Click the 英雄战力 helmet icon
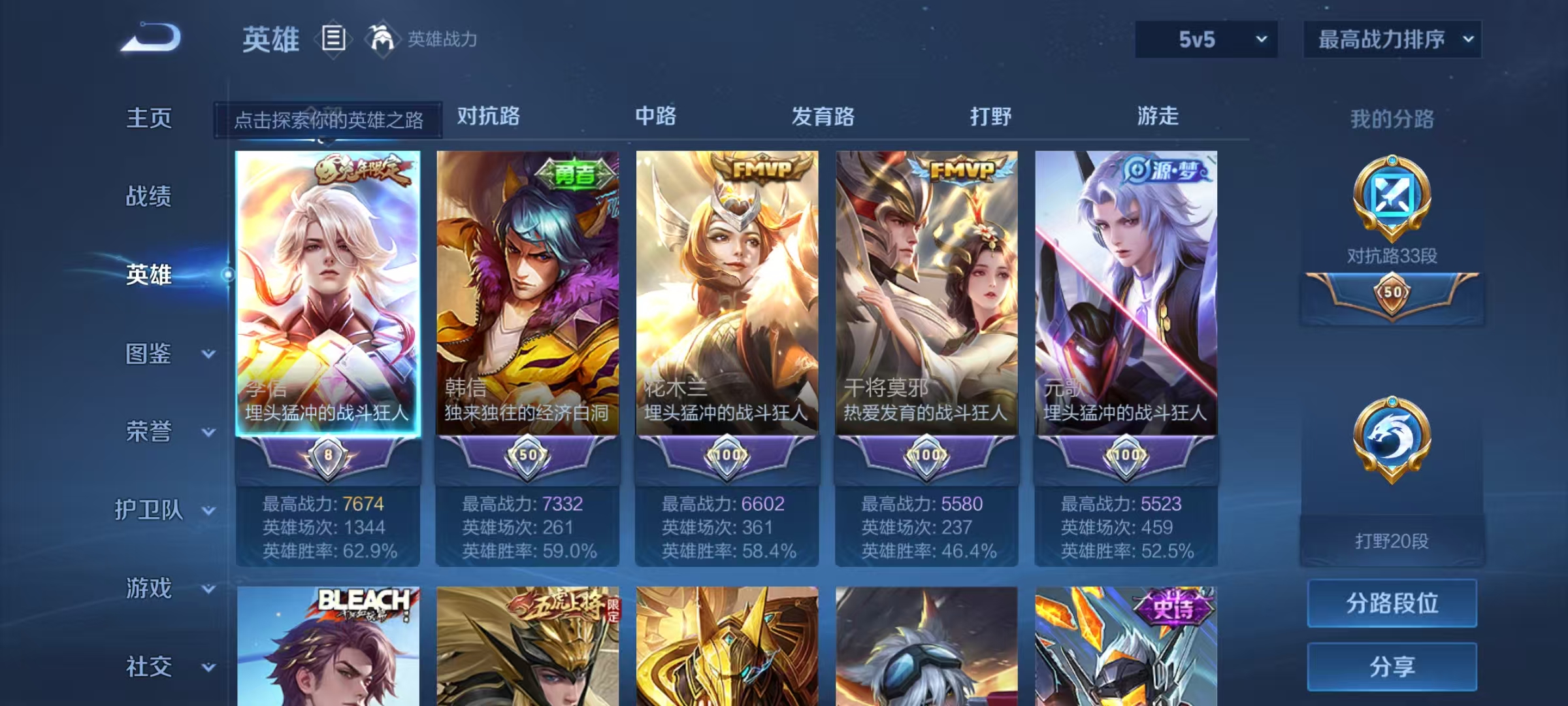The width and height of the screenshot is (1568, 706). tap(382, 39)
